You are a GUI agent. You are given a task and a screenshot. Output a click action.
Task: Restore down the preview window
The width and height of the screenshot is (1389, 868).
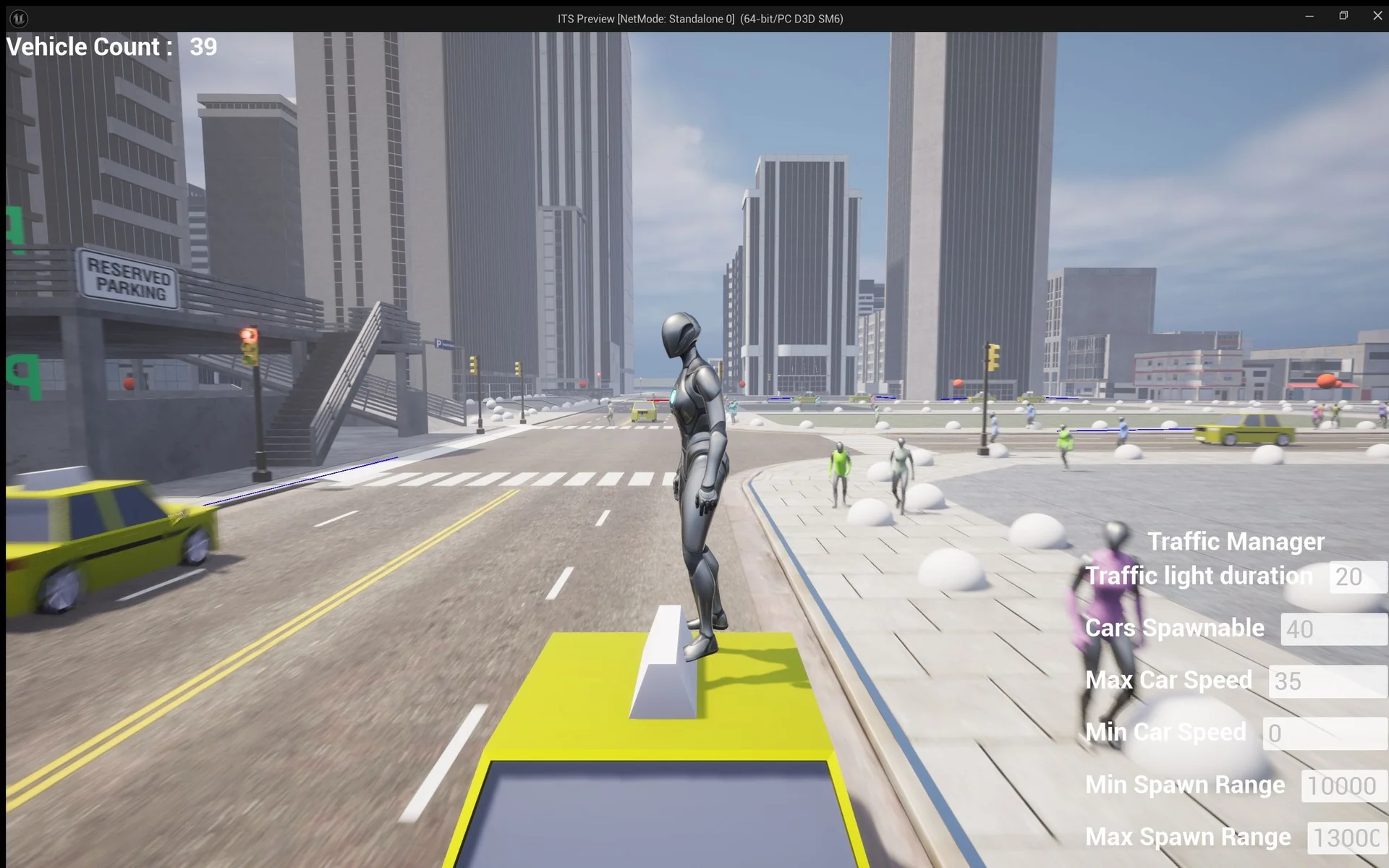click(1343, 16)
